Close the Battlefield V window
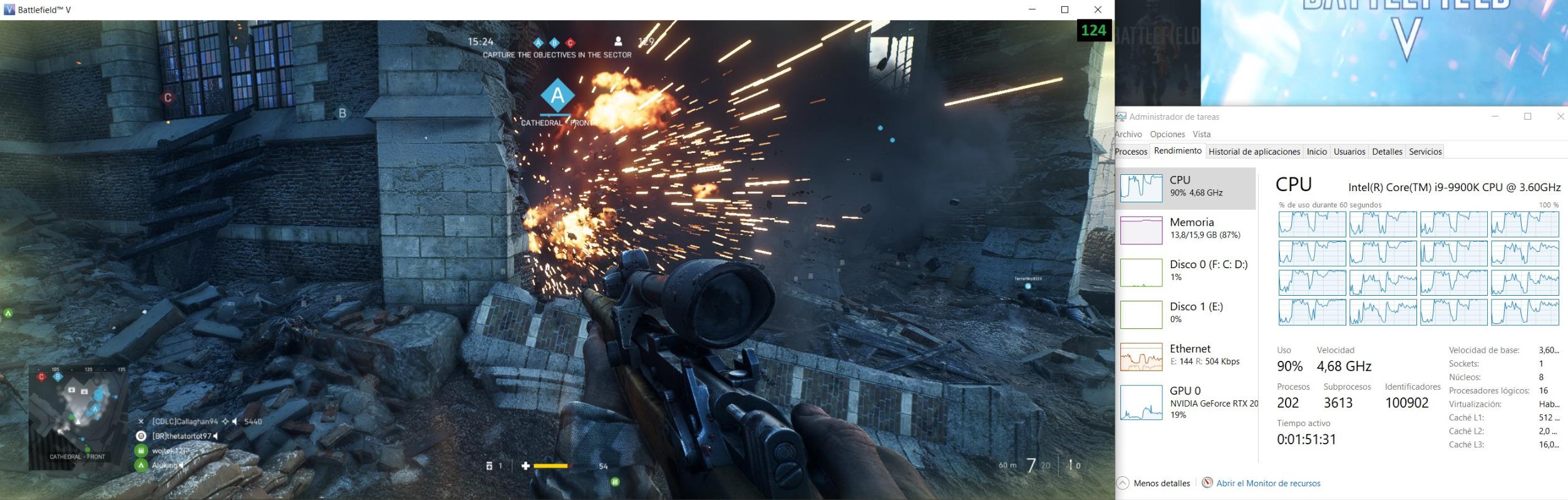The width and height of the screenshot is (1568, 500). click(x=1097, y=9)
